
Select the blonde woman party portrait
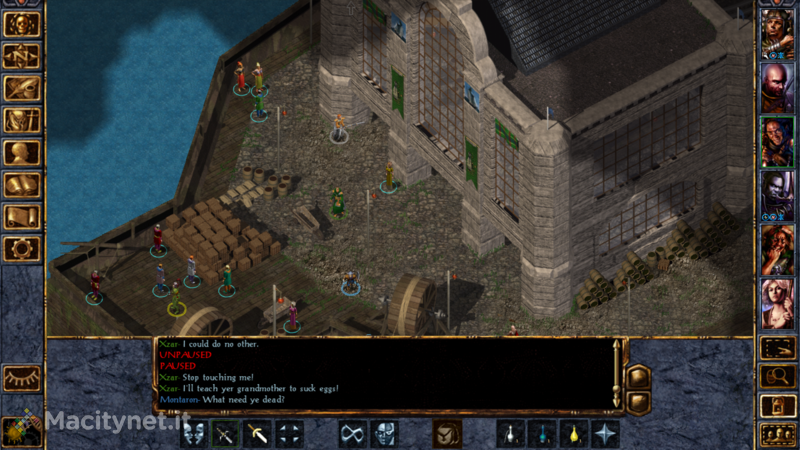click(777, 302)
